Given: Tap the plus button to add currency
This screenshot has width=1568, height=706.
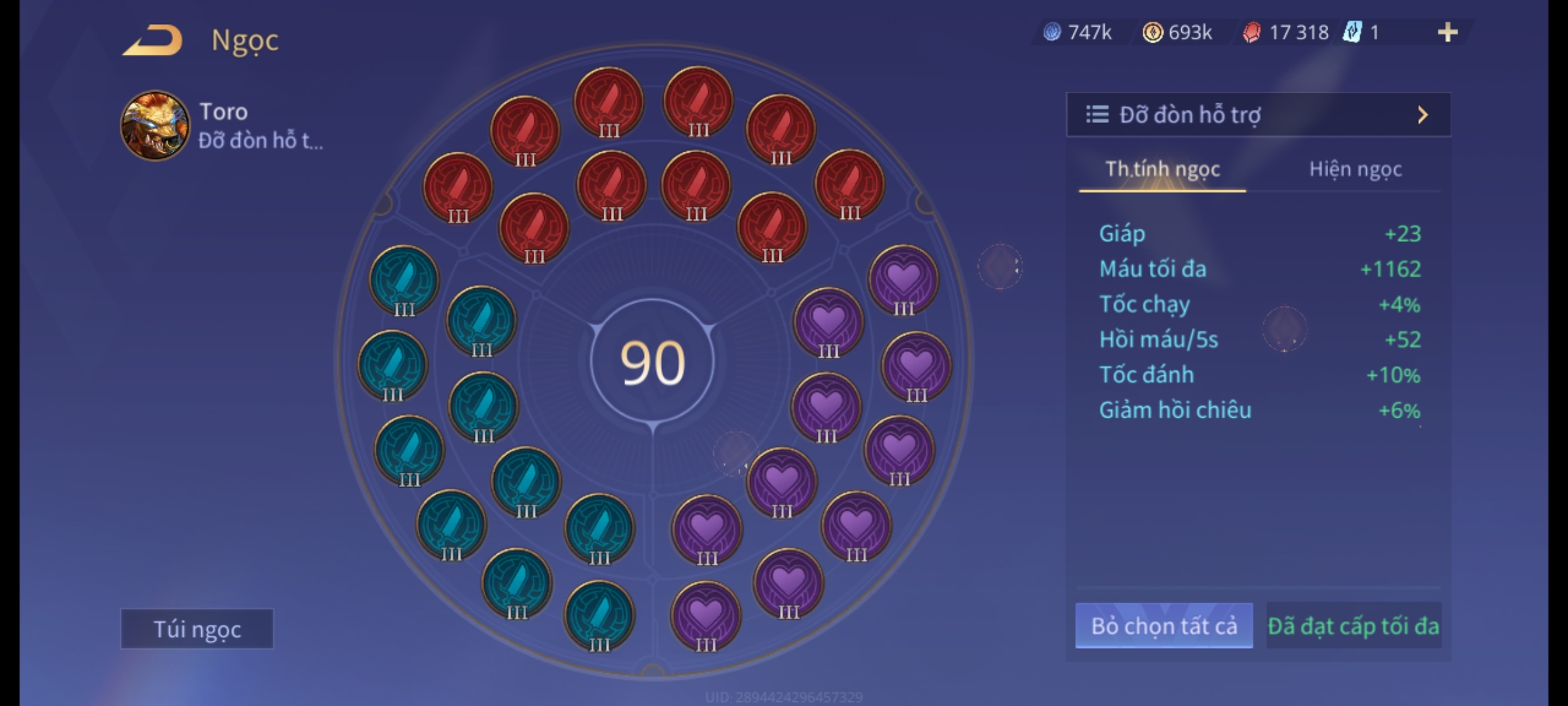Looking at the screenshot, I should (x=1447, y=32).
